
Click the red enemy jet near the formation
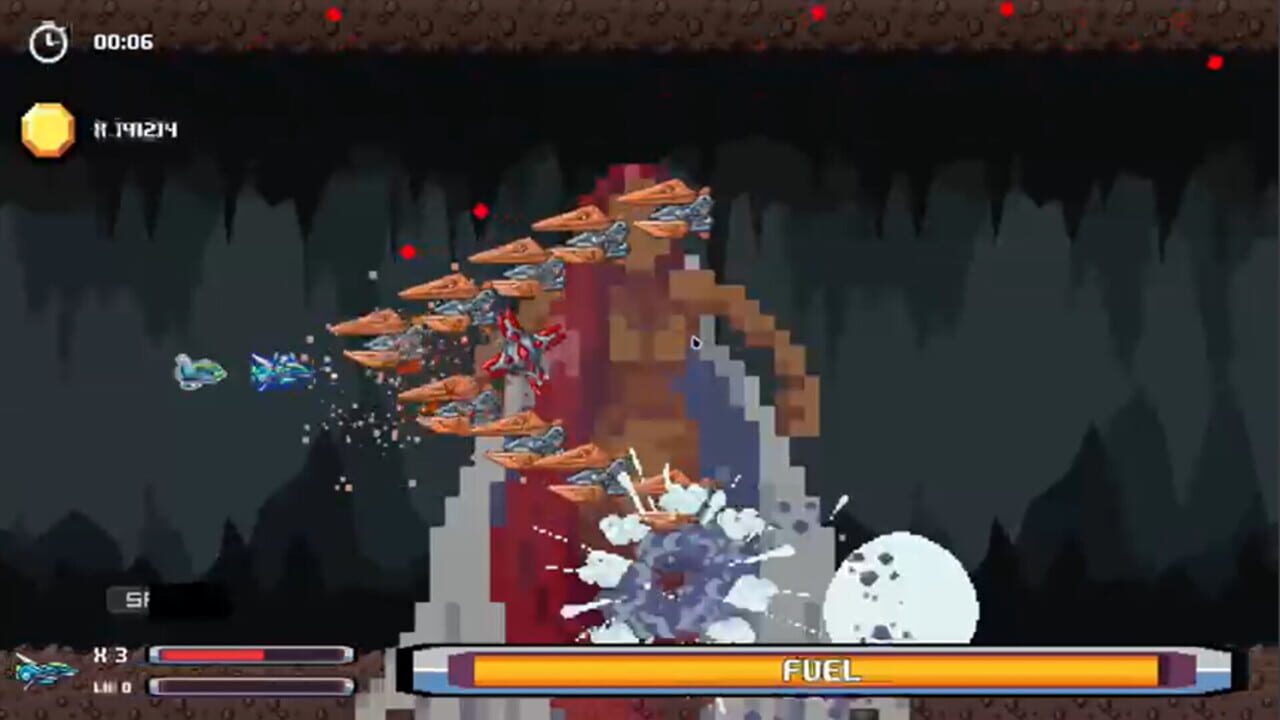(525, 347)
